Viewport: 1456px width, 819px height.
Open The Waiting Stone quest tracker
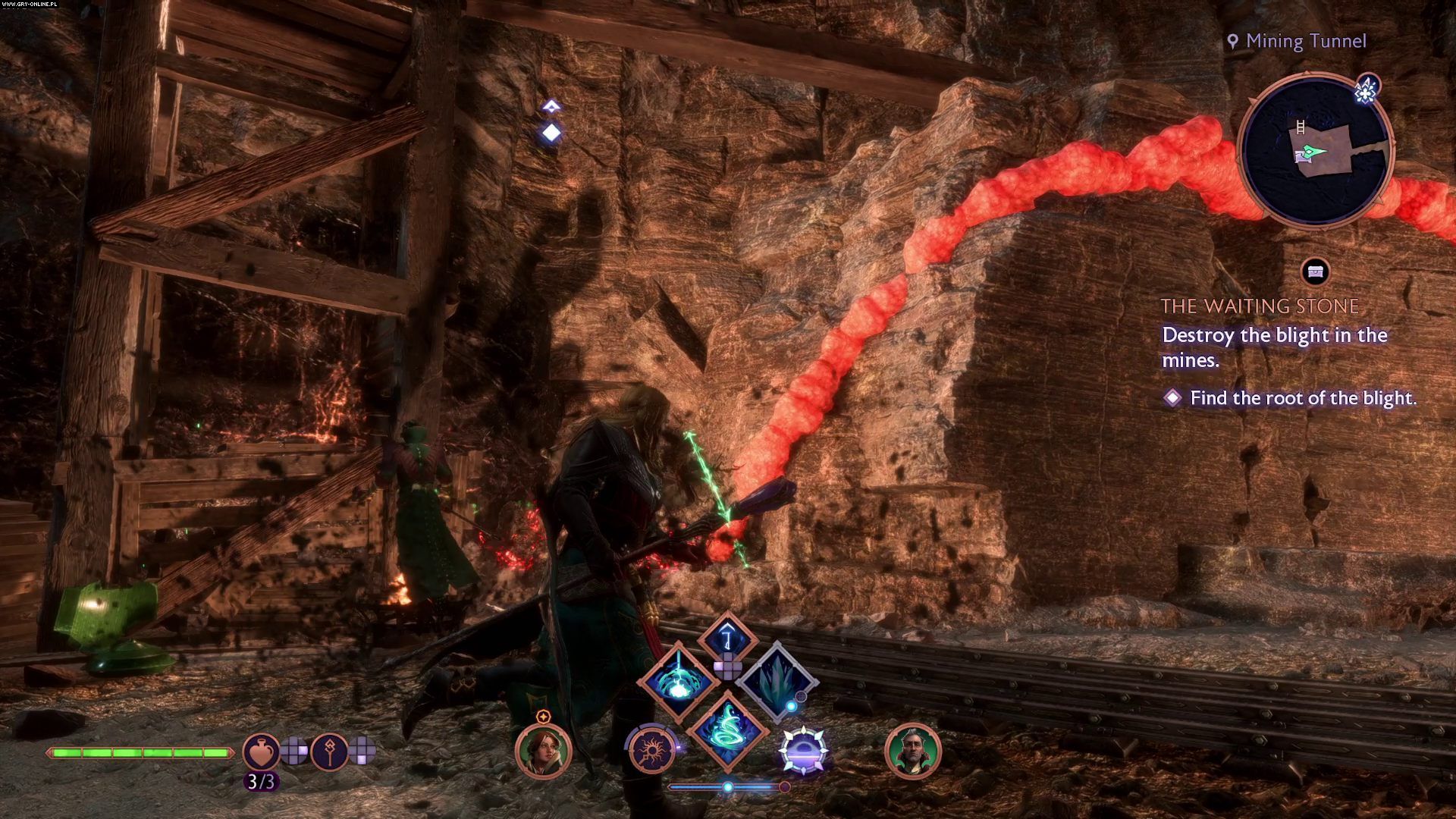[1260, 306]
